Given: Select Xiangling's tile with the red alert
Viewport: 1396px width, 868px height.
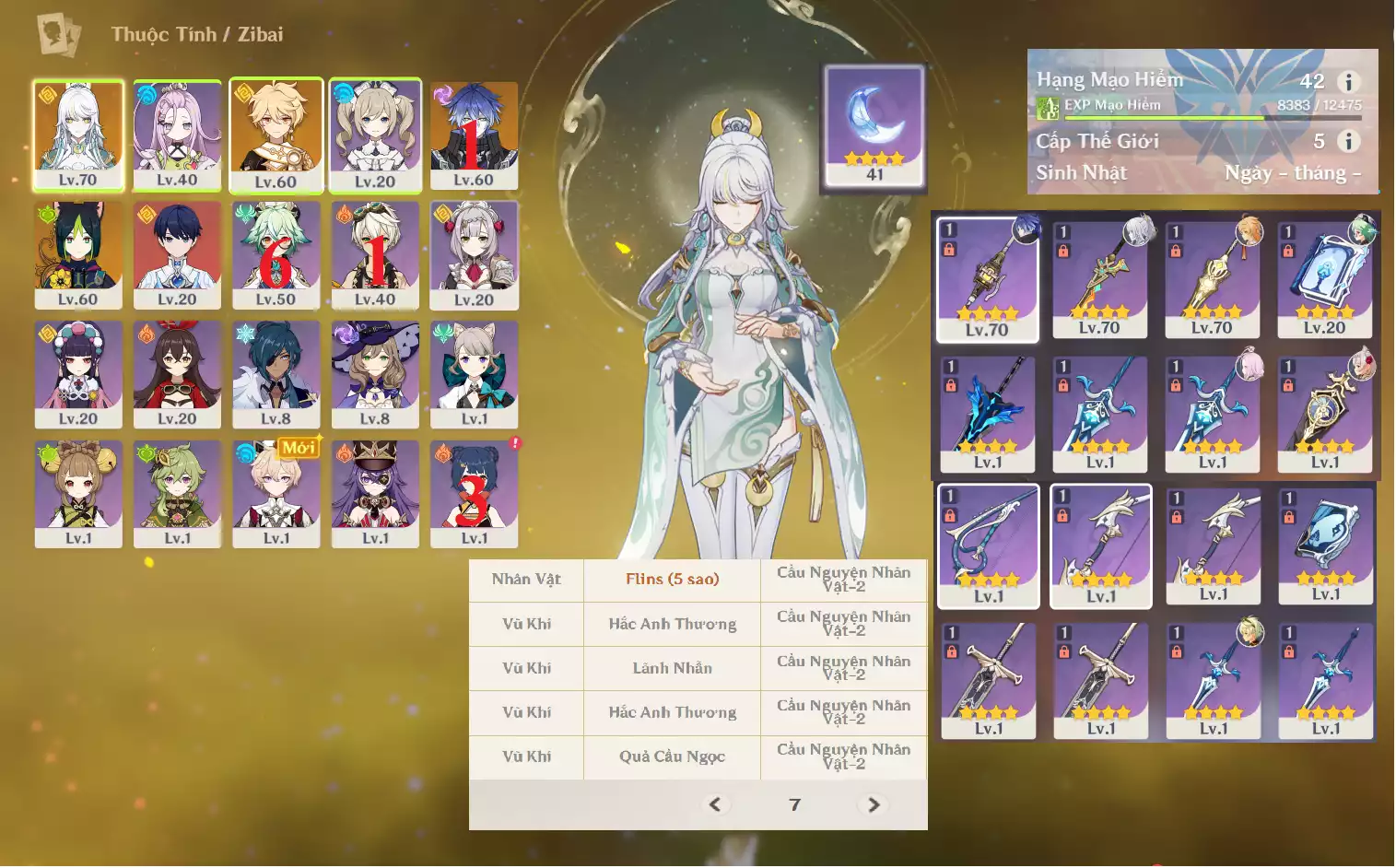Looking at the screenshot, I should (474, 494).
